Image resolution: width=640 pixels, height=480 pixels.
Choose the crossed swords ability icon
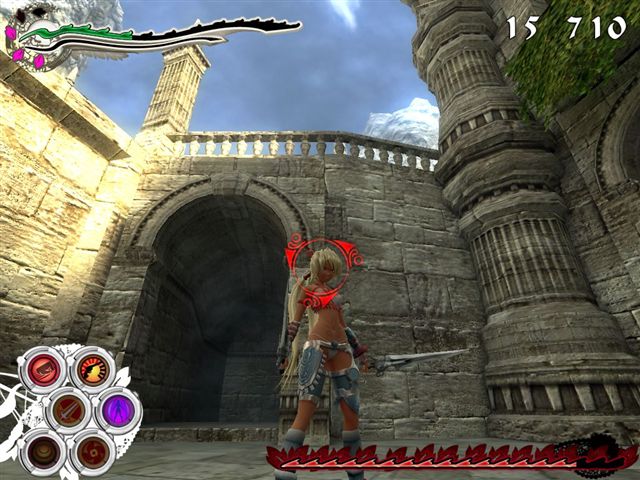(68, 410)
